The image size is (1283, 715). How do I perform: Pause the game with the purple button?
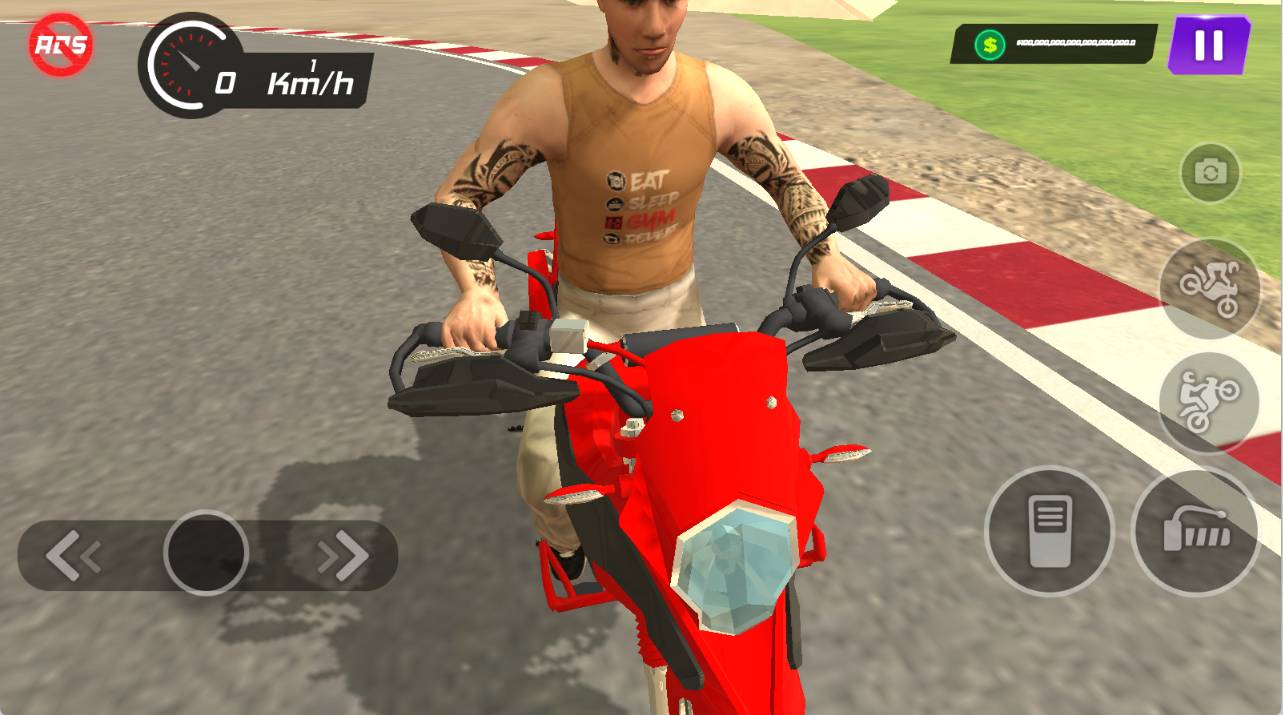click(x=1208, y=45)
